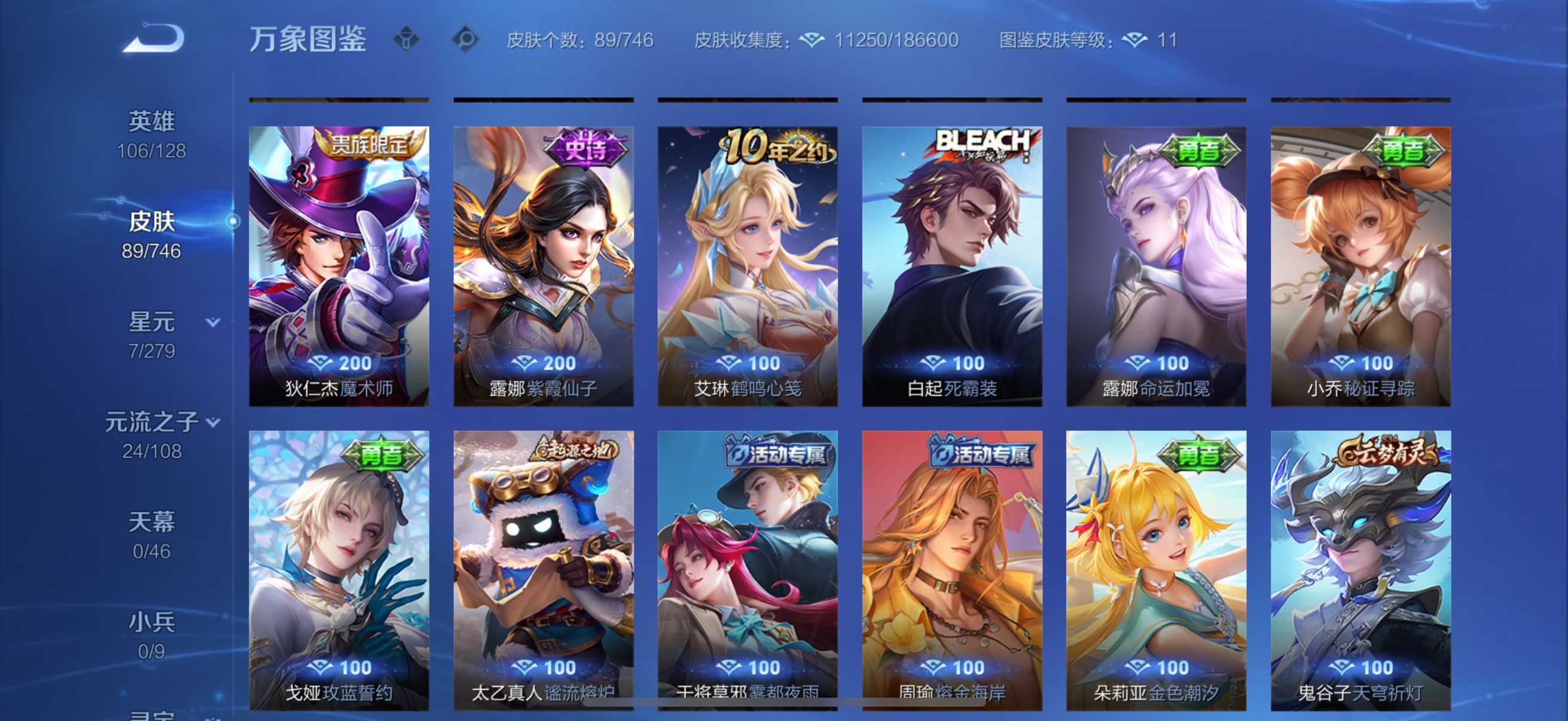Expand the 元流之子 category dropdown
The width and height of the screenshot is (1568, 721).
212,421
